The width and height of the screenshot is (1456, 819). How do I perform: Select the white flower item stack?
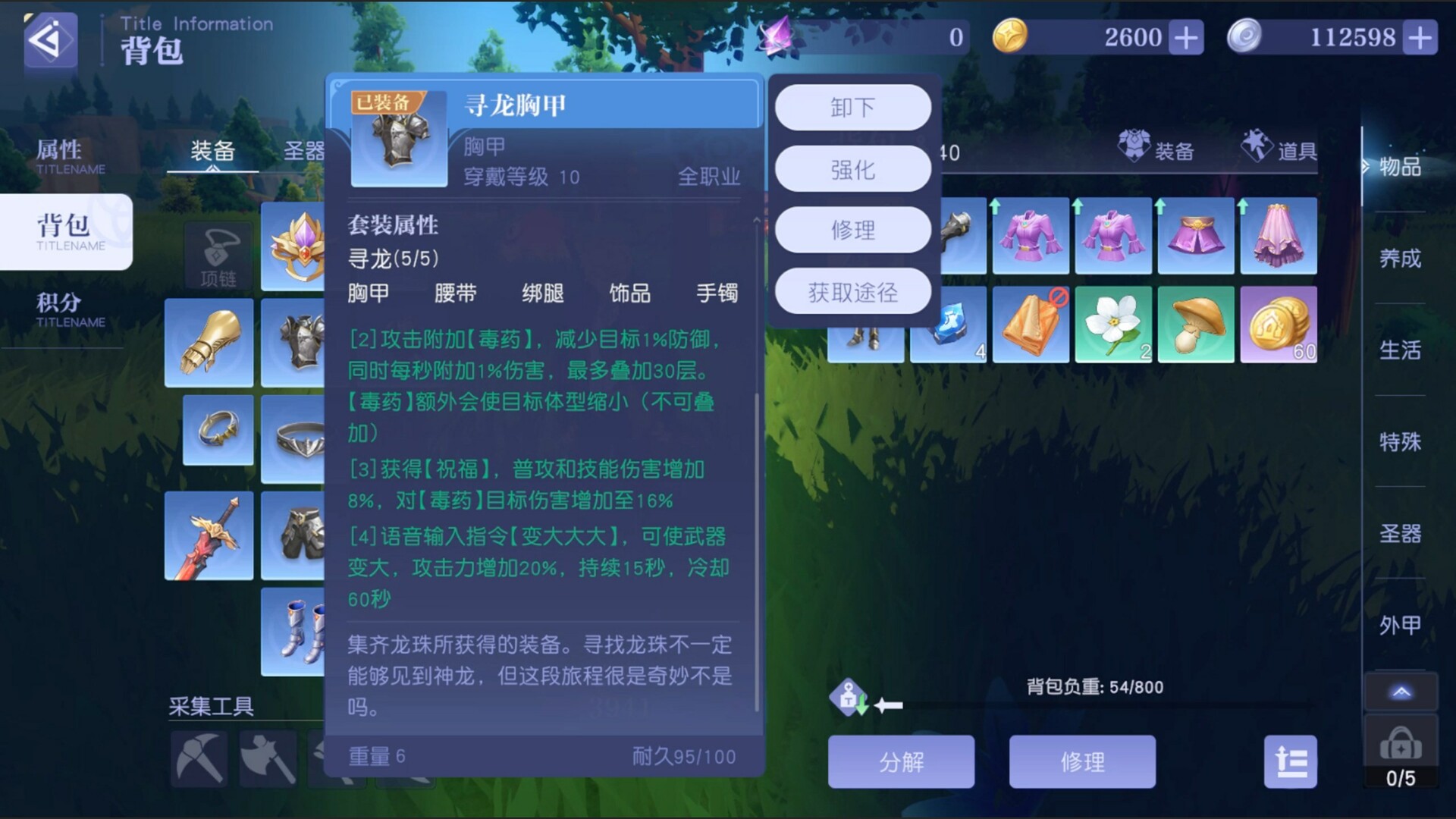click(1113, 325)
